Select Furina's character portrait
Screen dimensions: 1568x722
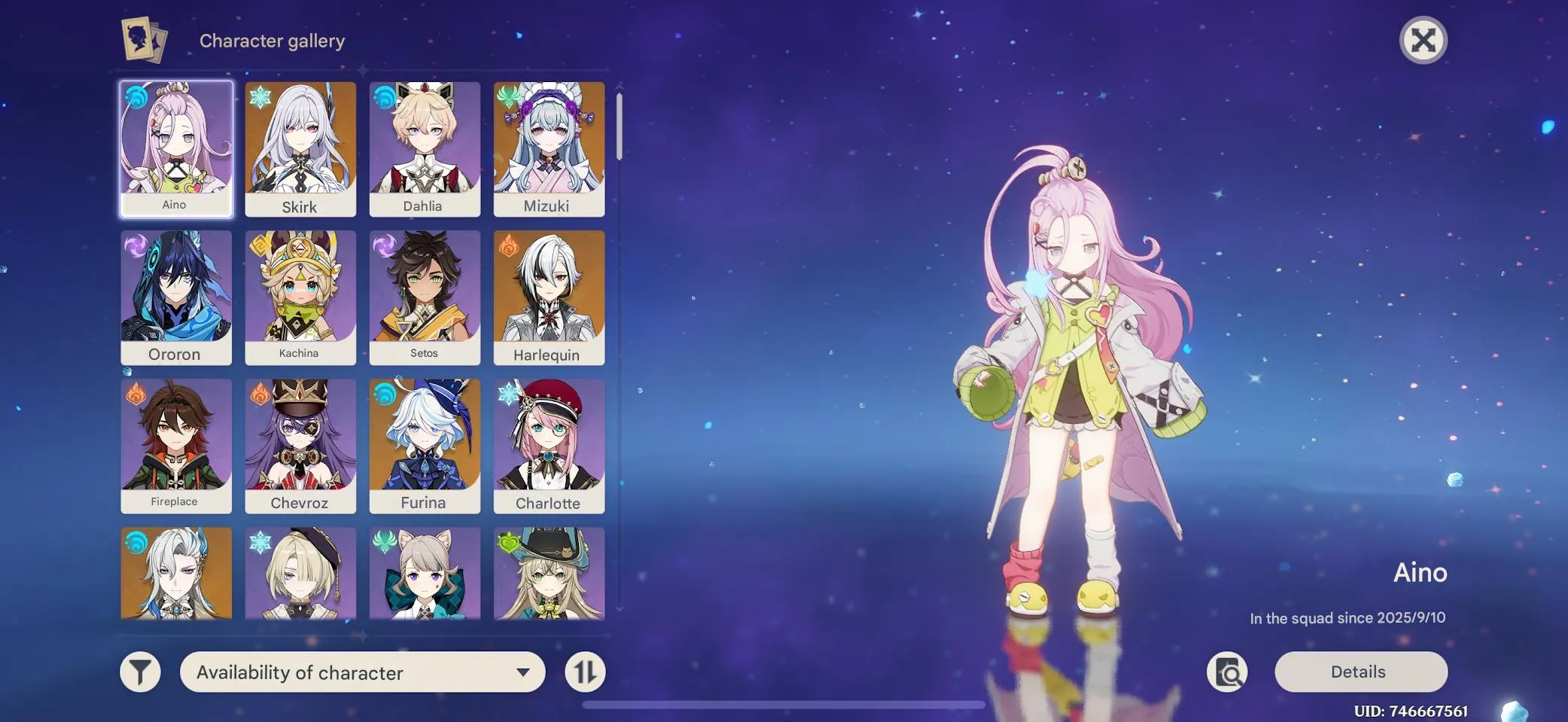point(425,444)
